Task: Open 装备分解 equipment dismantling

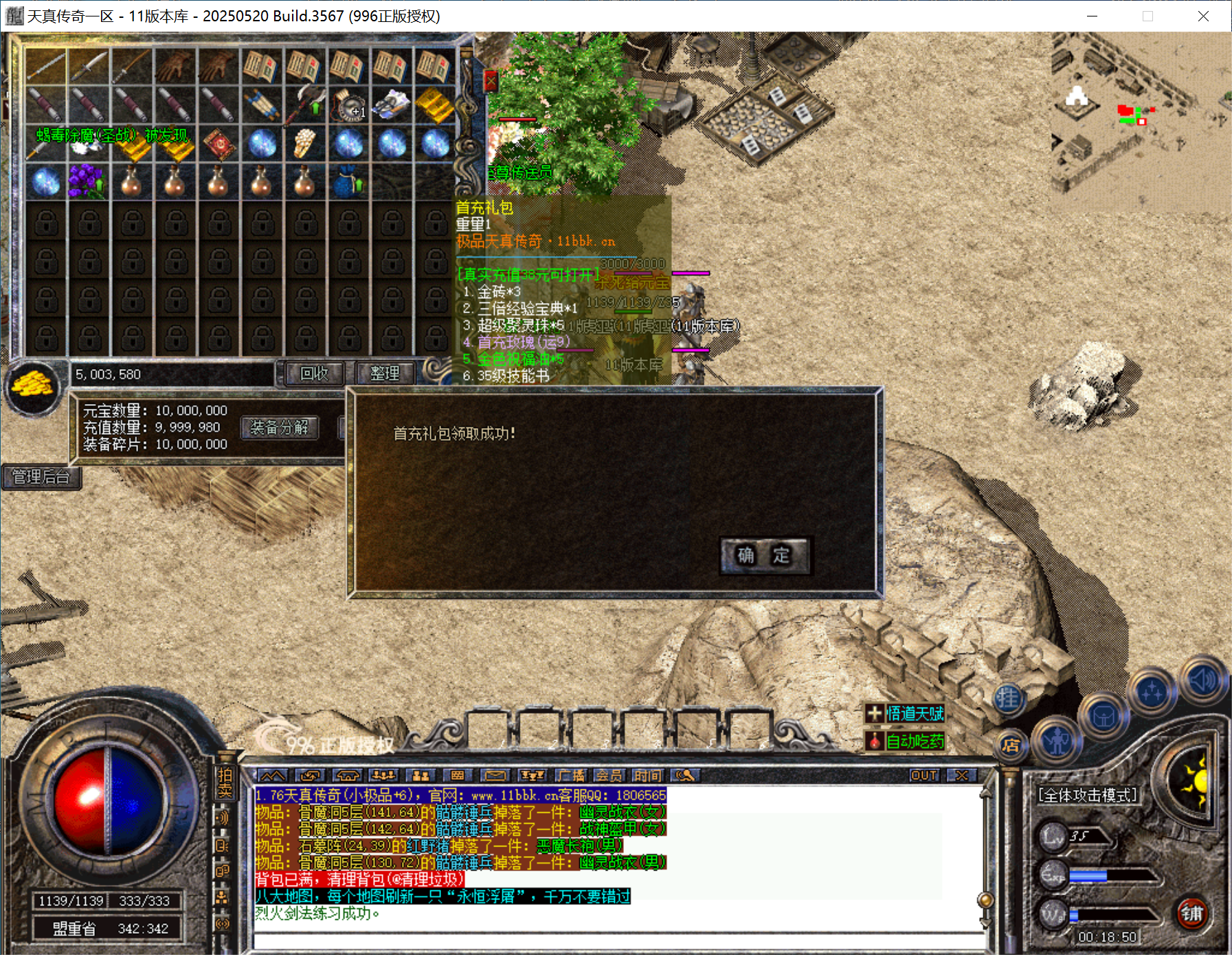Action: coord(280,427)
